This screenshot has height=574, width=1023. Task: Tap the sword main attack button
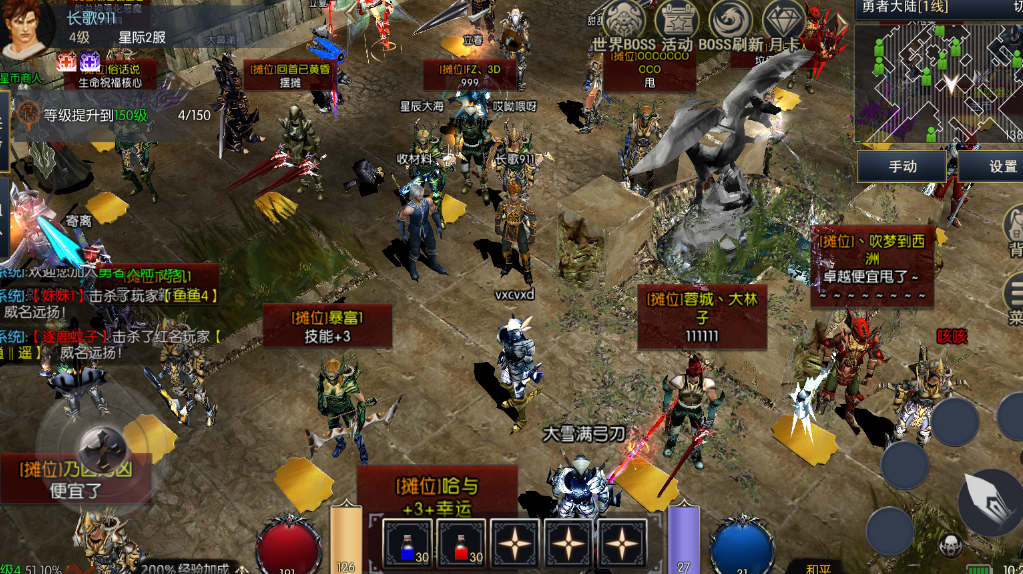tap(989, 501)
